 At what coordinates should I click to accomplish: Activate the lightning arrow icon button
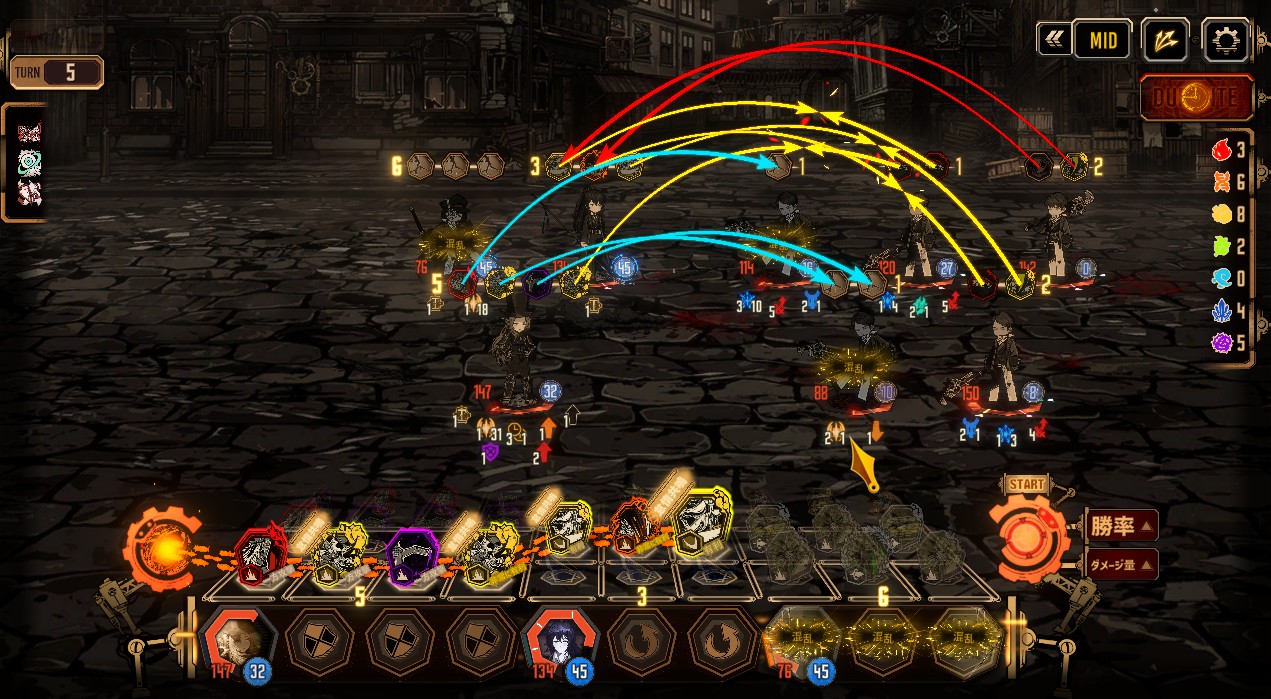1165,41
